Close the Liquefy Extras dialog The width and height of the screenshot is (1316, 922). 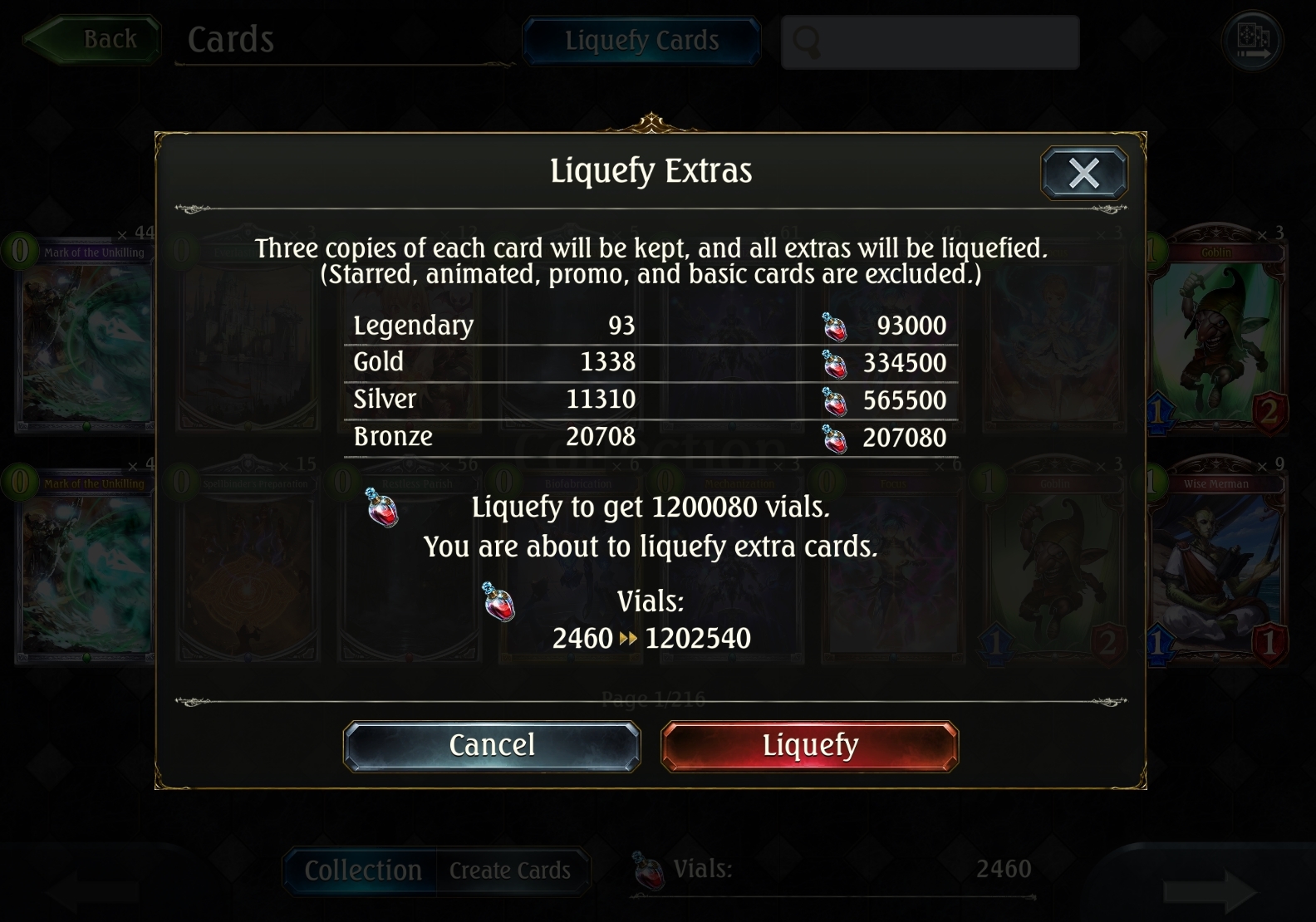(1083, 173)
